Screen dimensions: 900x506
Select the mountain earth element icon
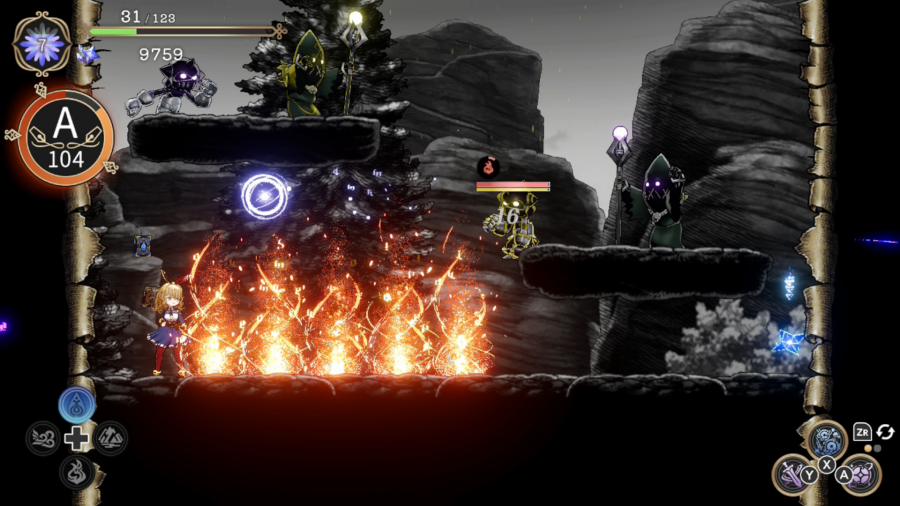[x=110, y=438]
